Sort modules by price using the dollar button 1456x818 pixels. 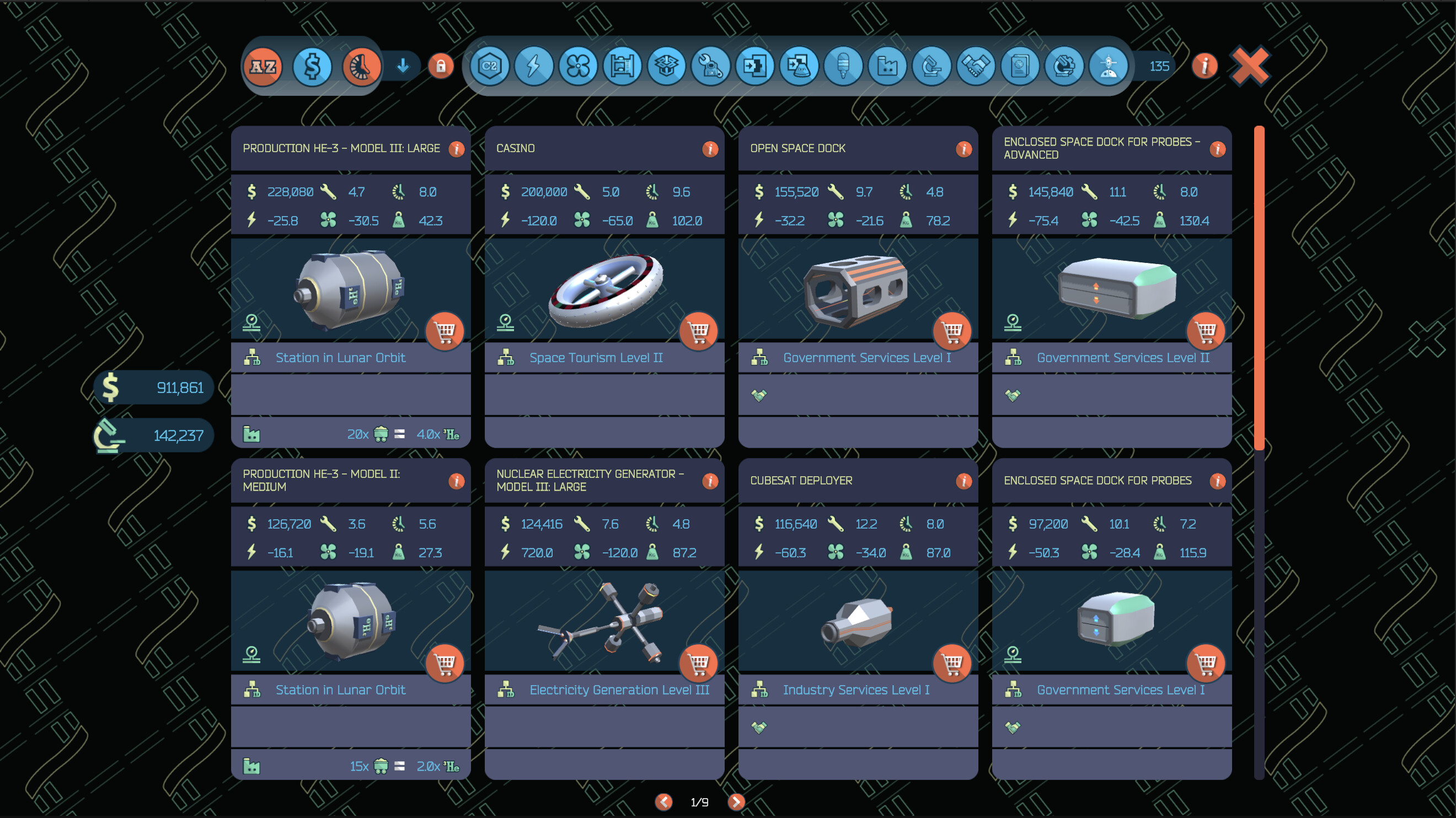tap(312, 67)
